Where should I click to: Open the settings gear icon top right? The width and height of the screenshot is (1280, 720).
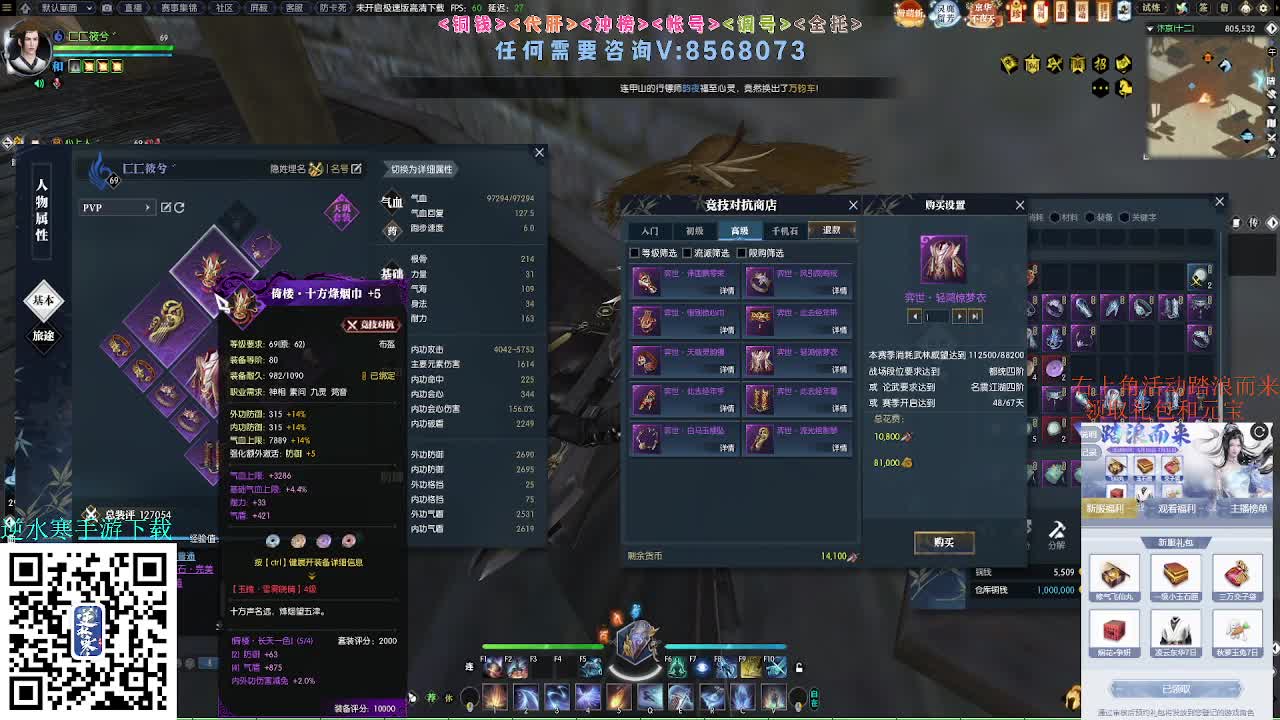point(1263,8)
